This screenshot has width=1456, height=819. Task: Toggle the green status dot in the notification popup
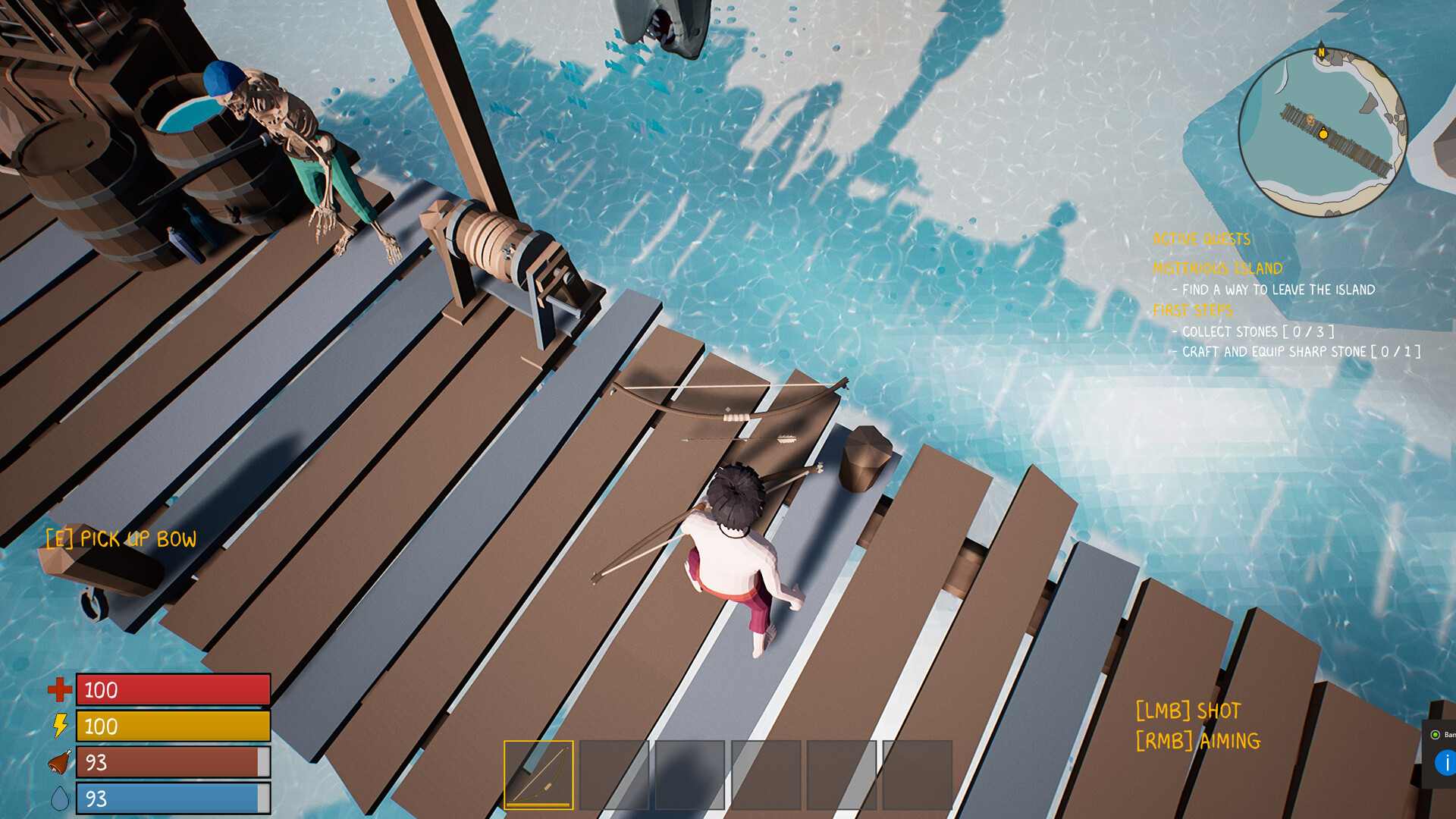pos(1436,735)
